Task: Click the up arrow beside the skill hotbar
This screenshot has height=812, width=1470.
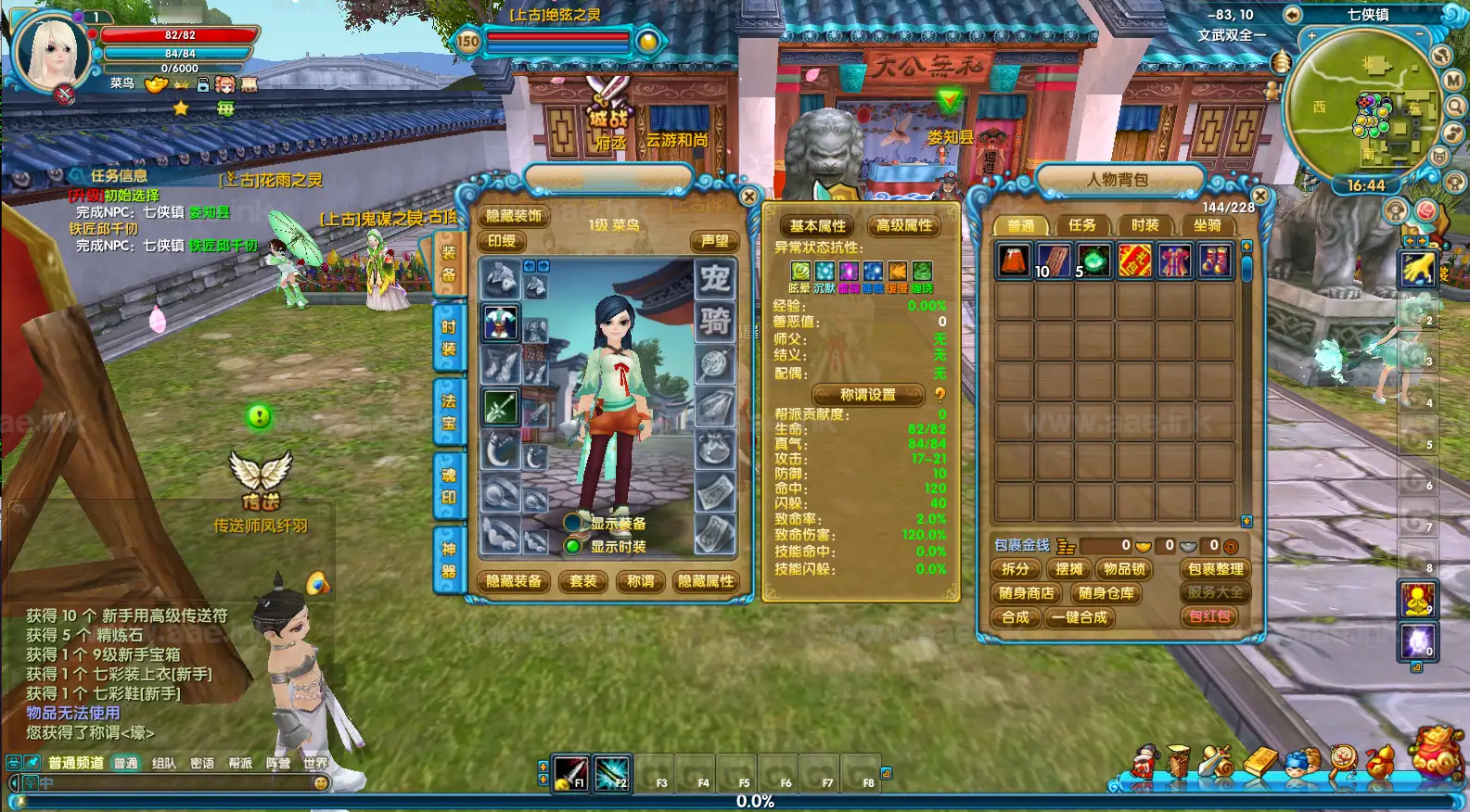Action: click(x=541, y=768)
